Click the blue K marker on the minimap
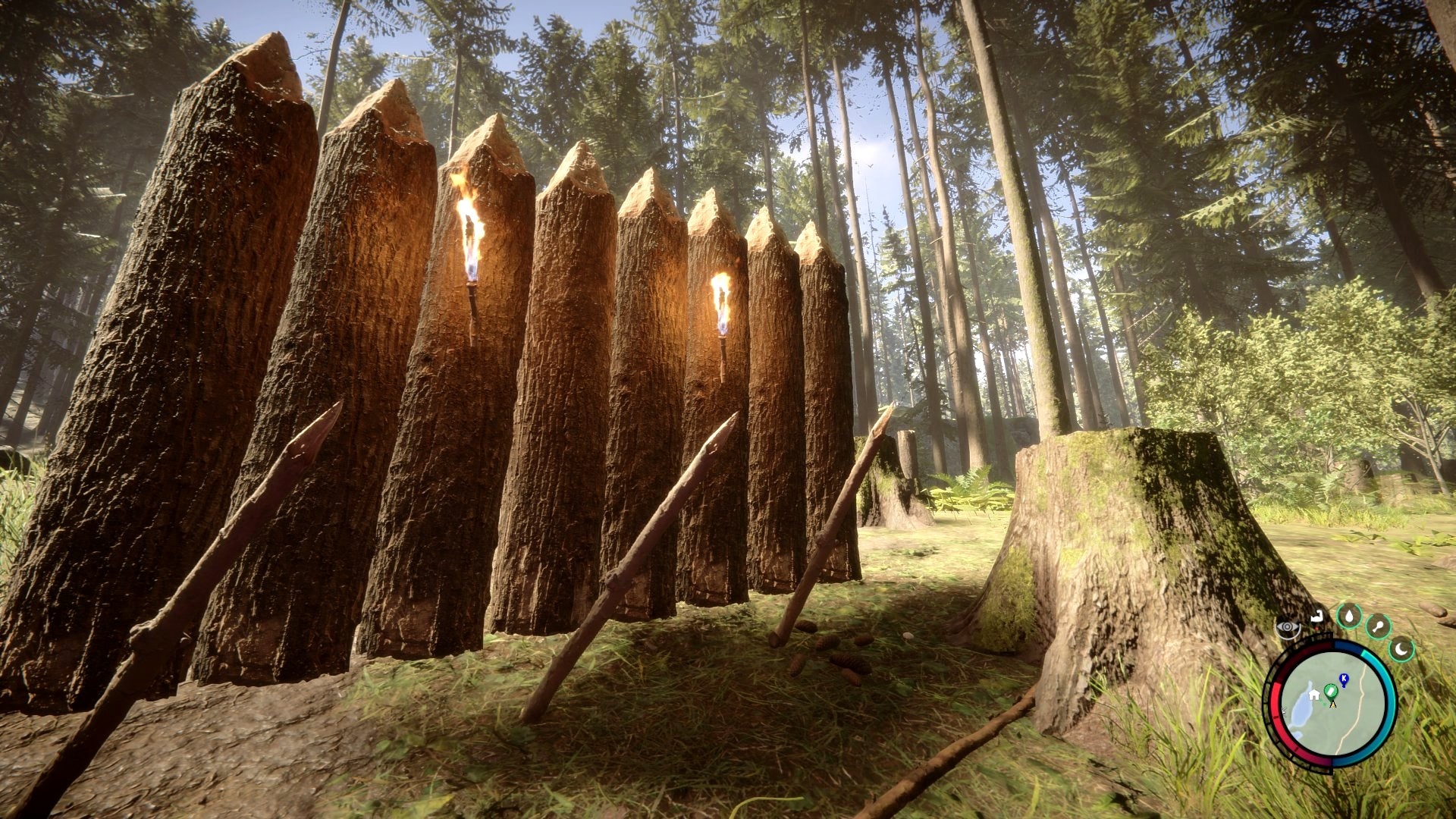 click(x=1343, y=678)
